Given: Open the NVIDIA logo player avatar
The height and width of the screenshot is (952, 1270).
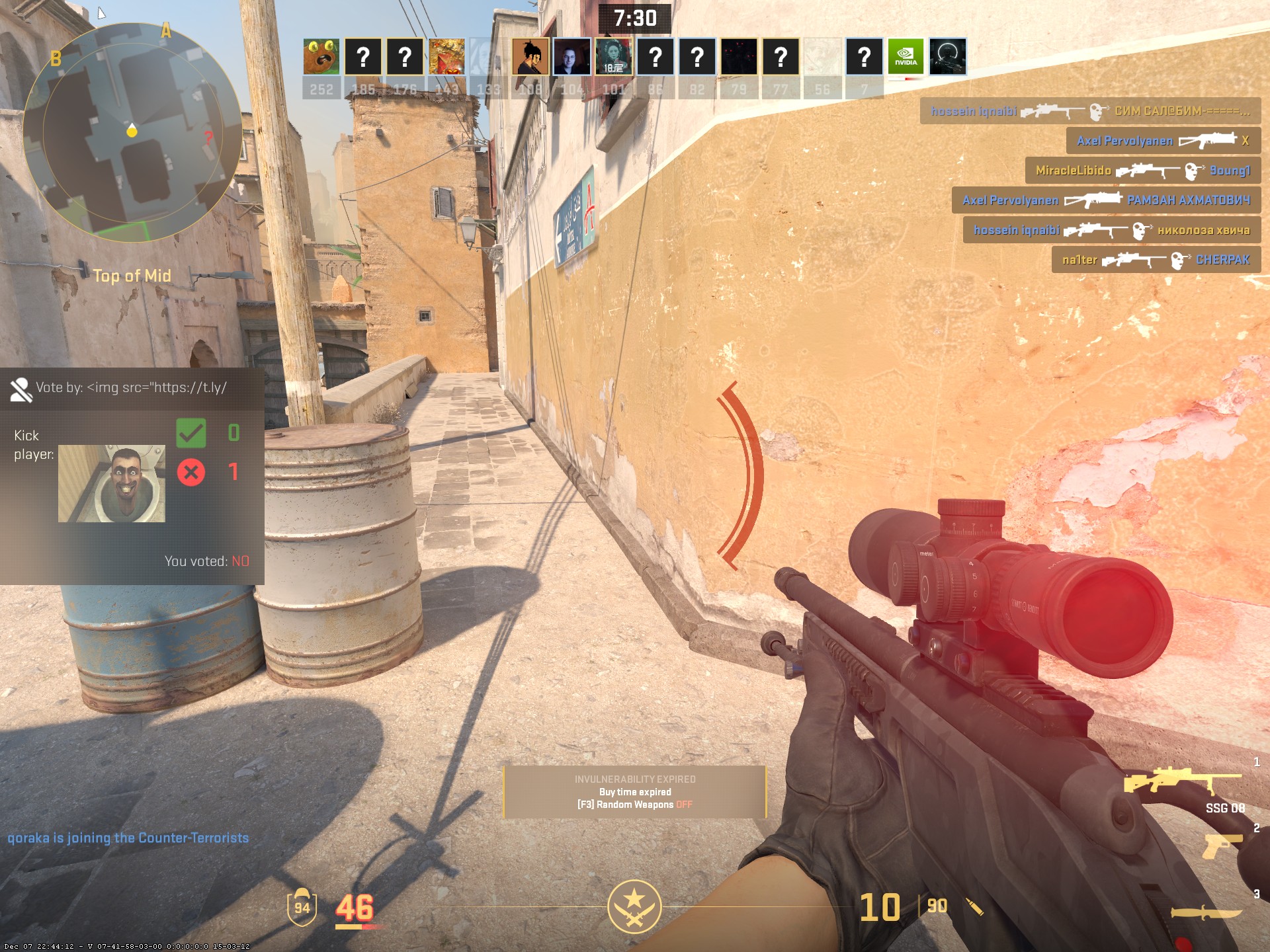Looking at the screenshot, I should 906,56.
